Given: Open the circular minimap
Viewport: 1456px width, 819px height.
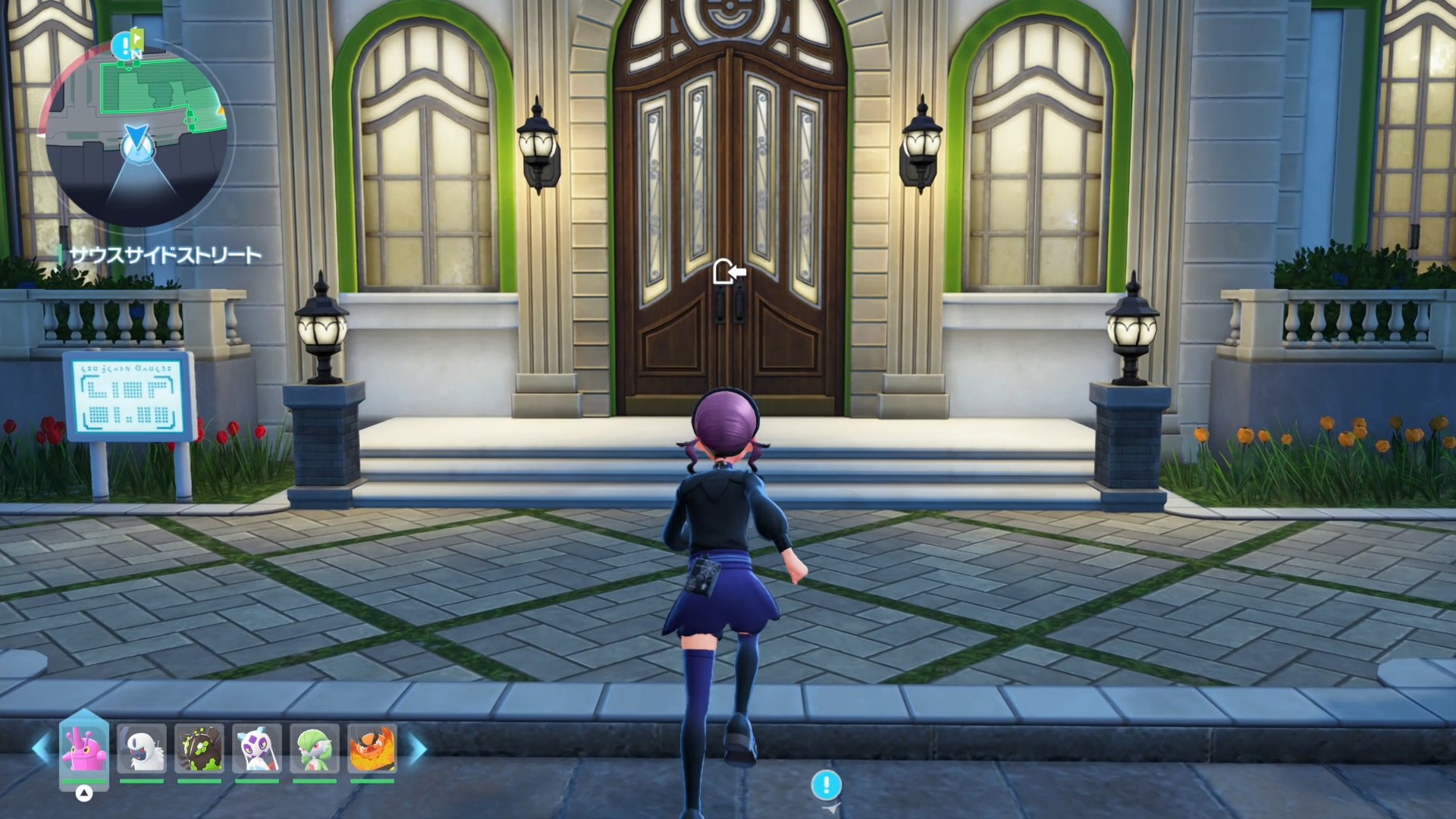Looking at the screenshot, I should [x=137, y=136].
